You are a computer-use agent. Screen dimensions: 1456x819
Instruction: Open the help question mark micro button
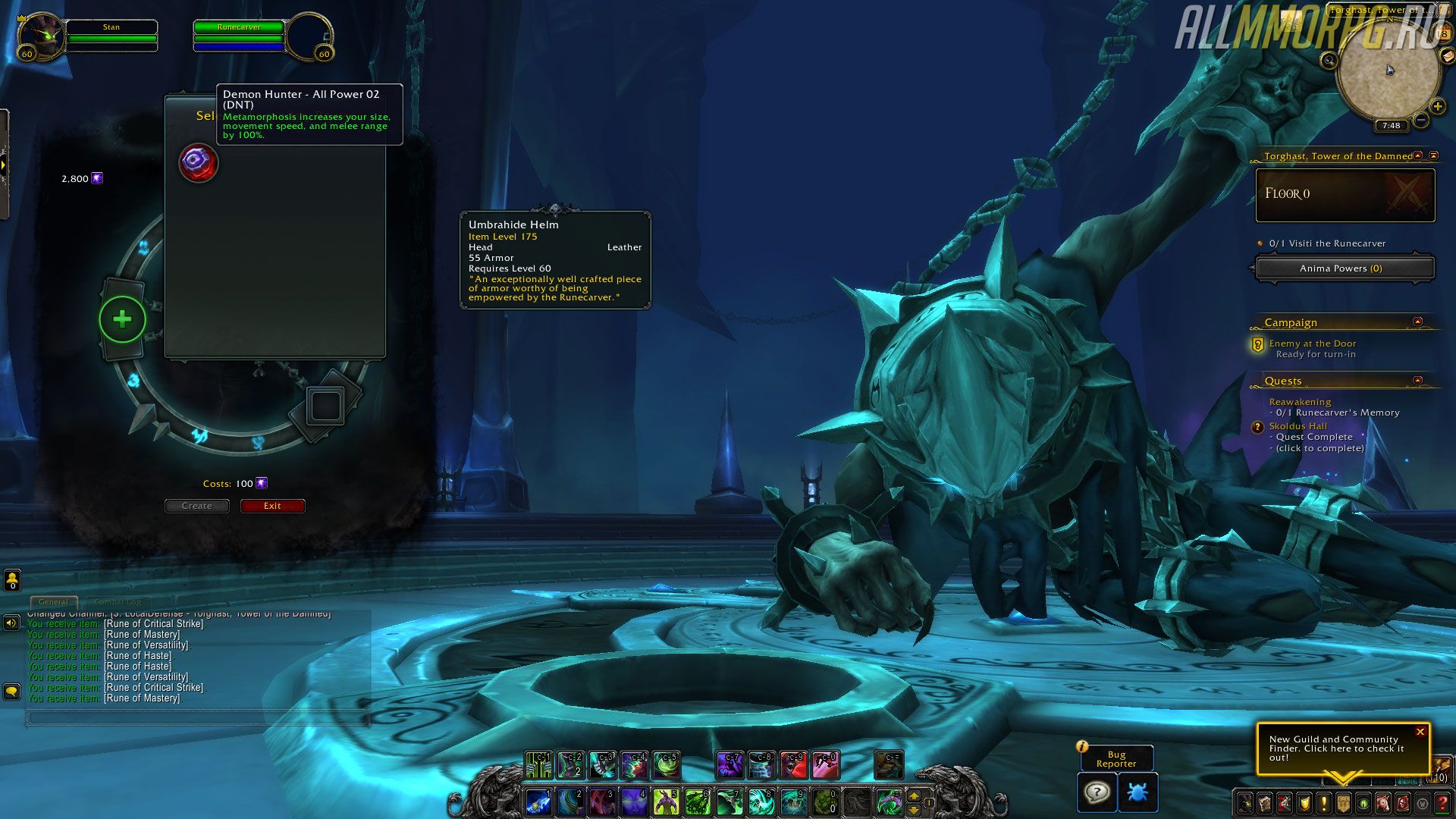point(1442,802)
